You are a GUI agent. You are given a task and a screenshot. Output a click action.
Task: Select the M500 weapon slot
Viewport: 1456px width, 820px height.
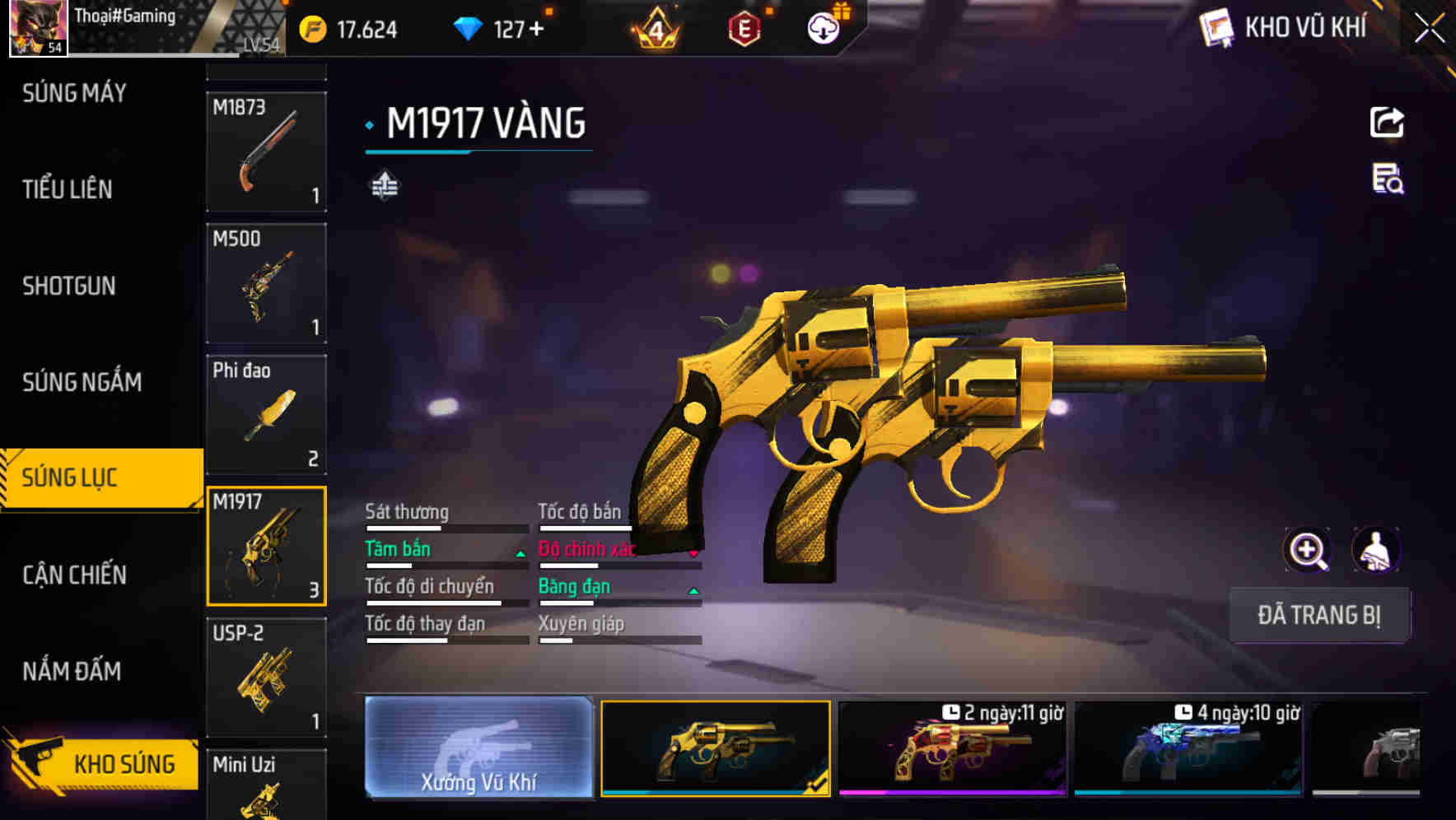tap(266, 283)
